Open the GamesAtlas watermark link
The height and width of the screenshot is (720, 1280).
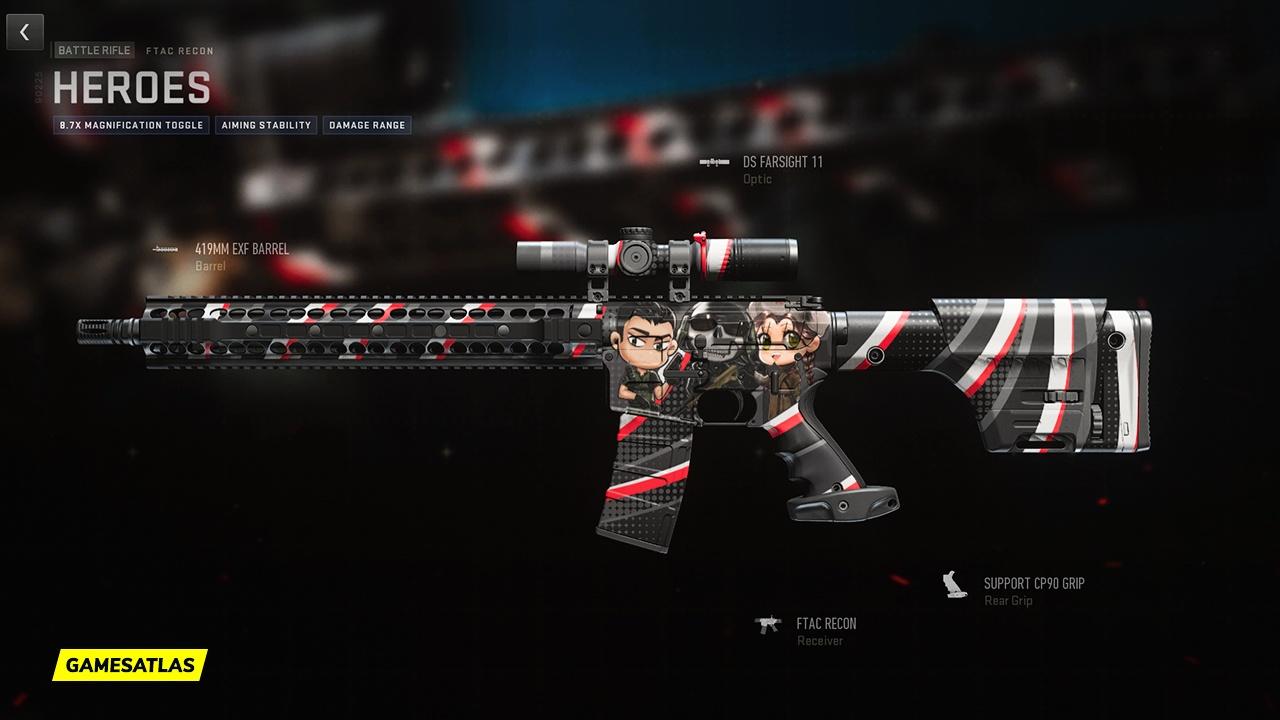130,664
